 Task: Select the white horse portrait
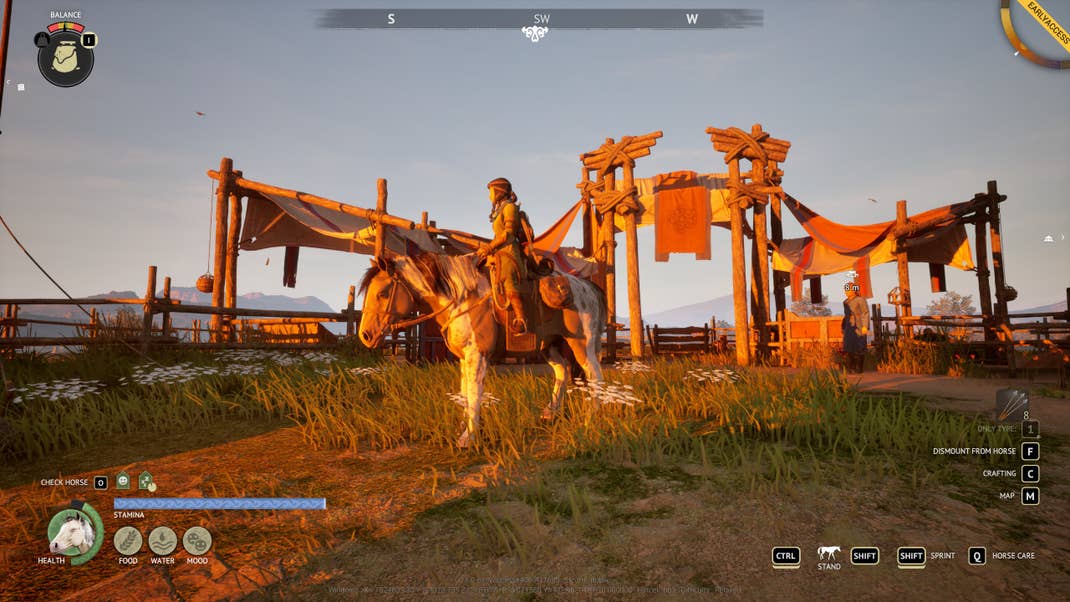pyautogui.click(x=72, y=532)
